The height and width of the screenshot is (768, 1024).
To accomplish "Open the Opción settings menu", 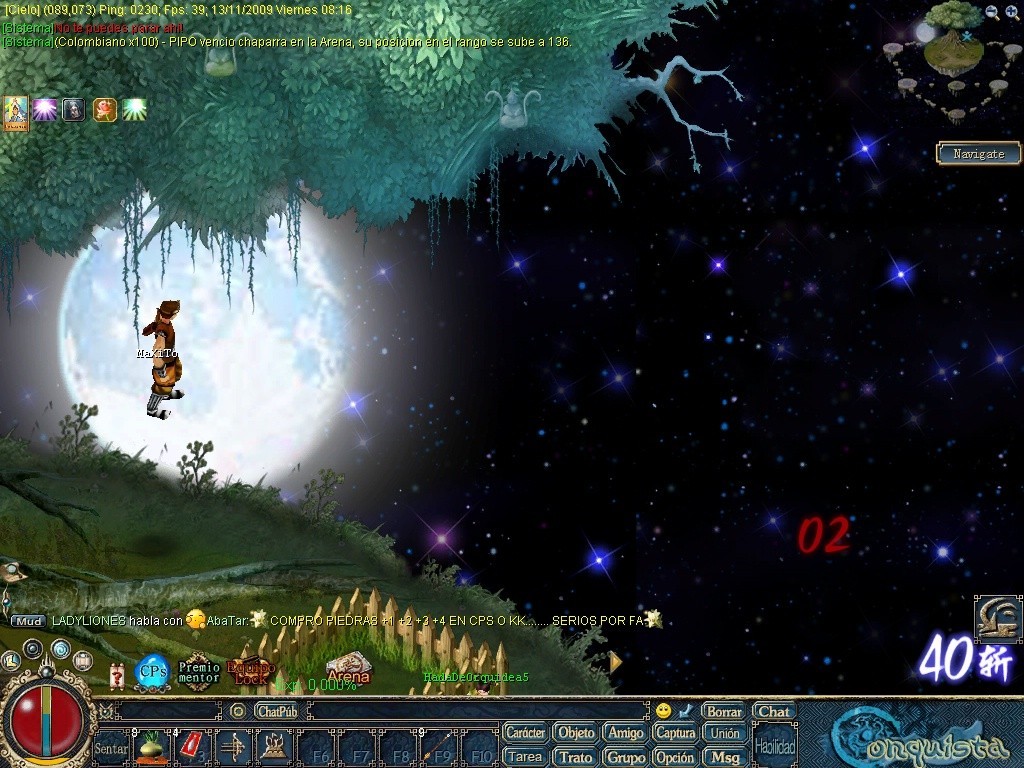I will tap(675, 757).
